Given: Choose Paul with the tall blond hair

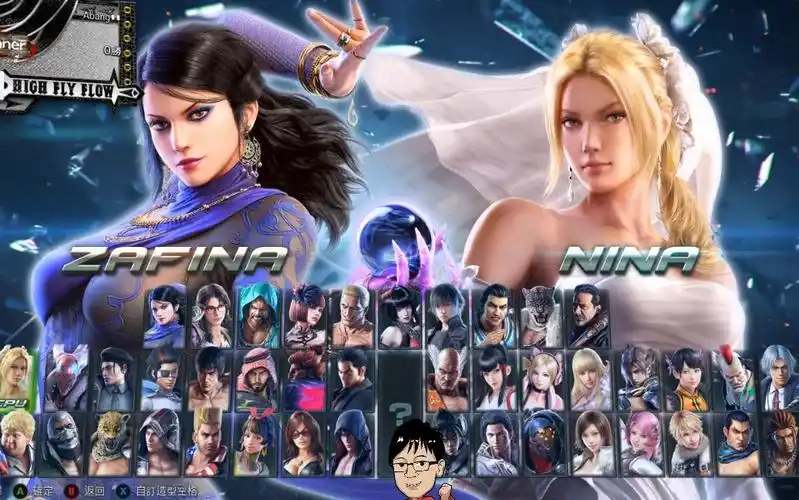Looking at the screenshot, I should [210, 440].
